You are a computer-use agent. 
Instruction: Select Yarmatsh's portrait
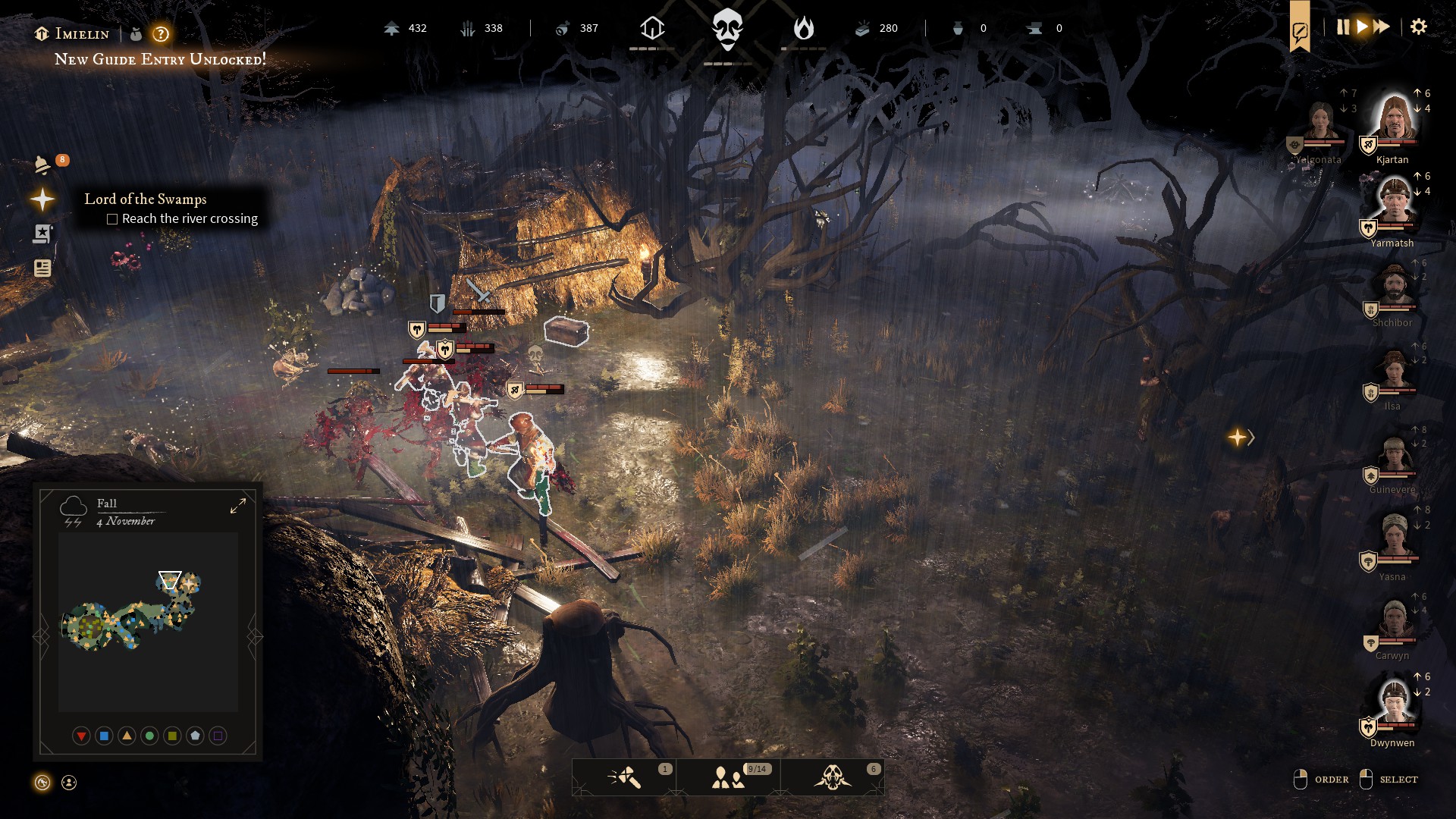point(1394,203)
